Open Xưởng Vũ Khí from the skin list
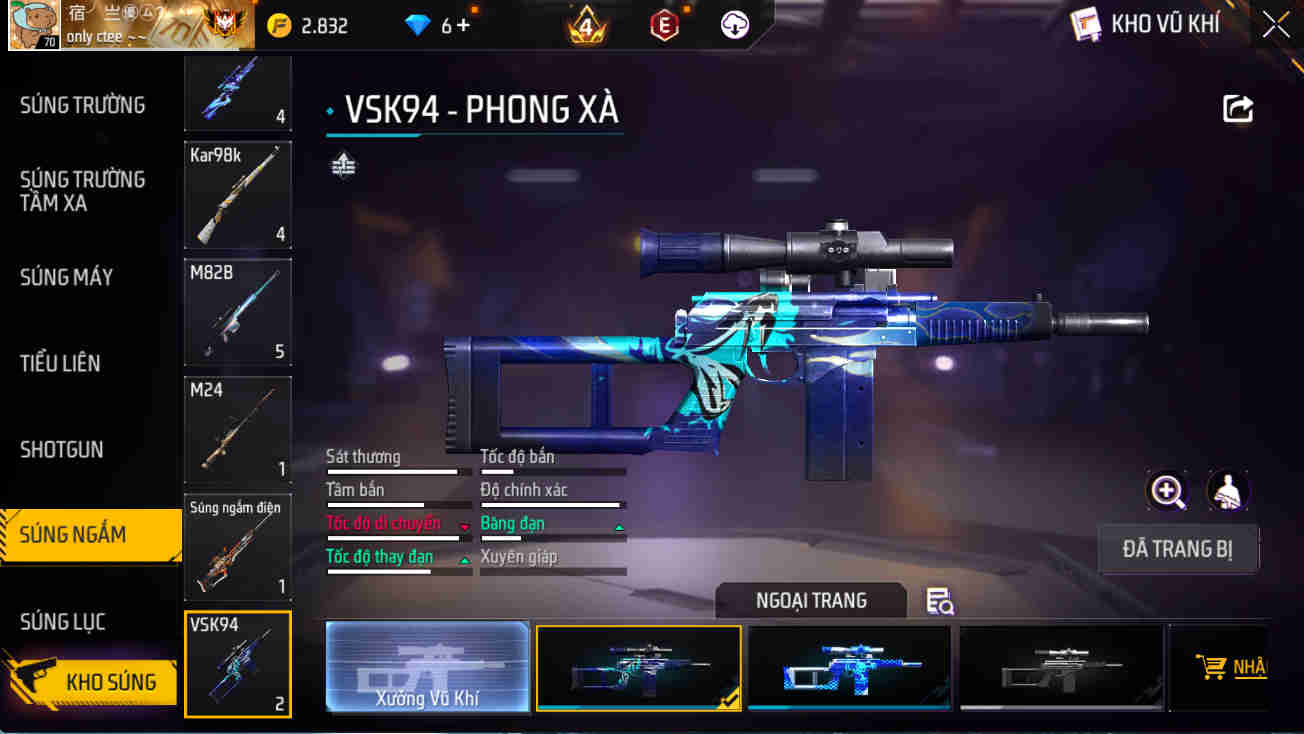 [x=427, y=666]
